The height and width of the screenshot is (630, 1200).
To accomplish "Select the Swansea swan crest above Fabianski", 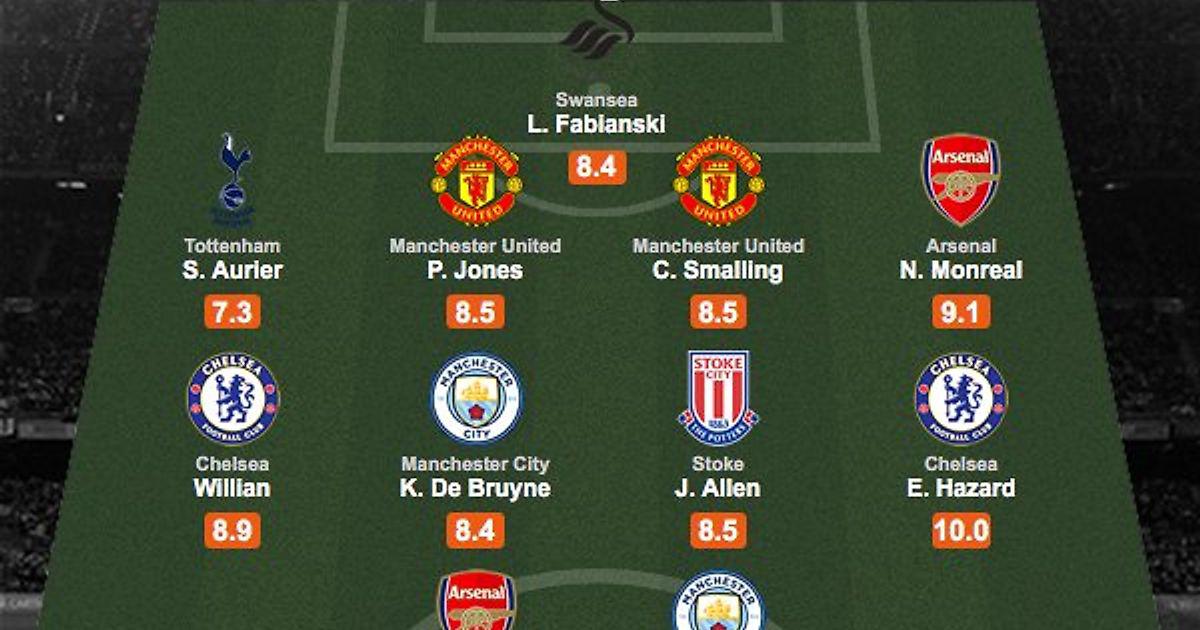I will (598, 32).
